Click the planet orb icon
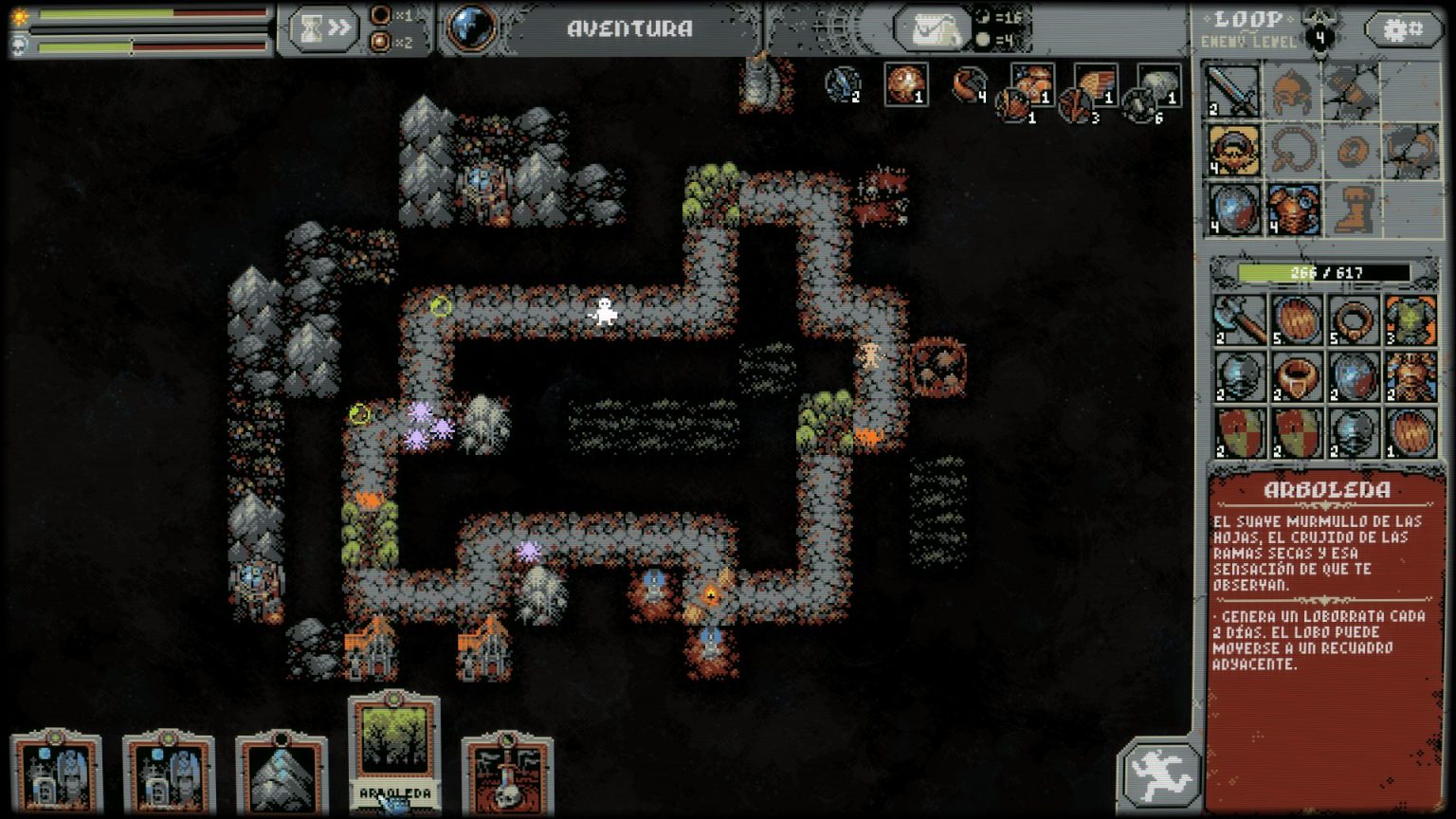Image resolution: width=1456 pixels, height=819 pixels. pos(471,28)
